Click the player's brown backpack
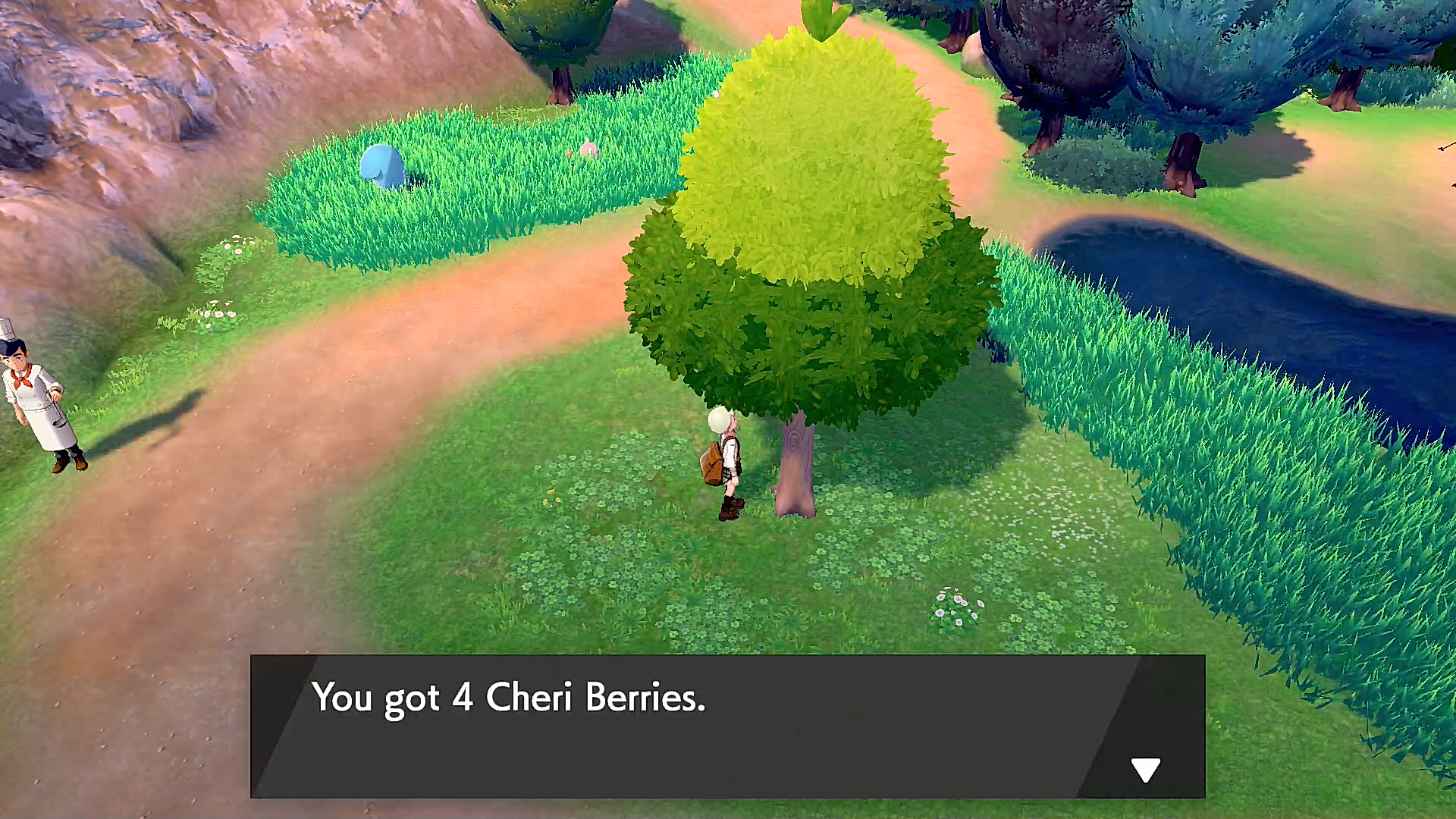Viewport: 1456px width, 819px height. [711, 463]
